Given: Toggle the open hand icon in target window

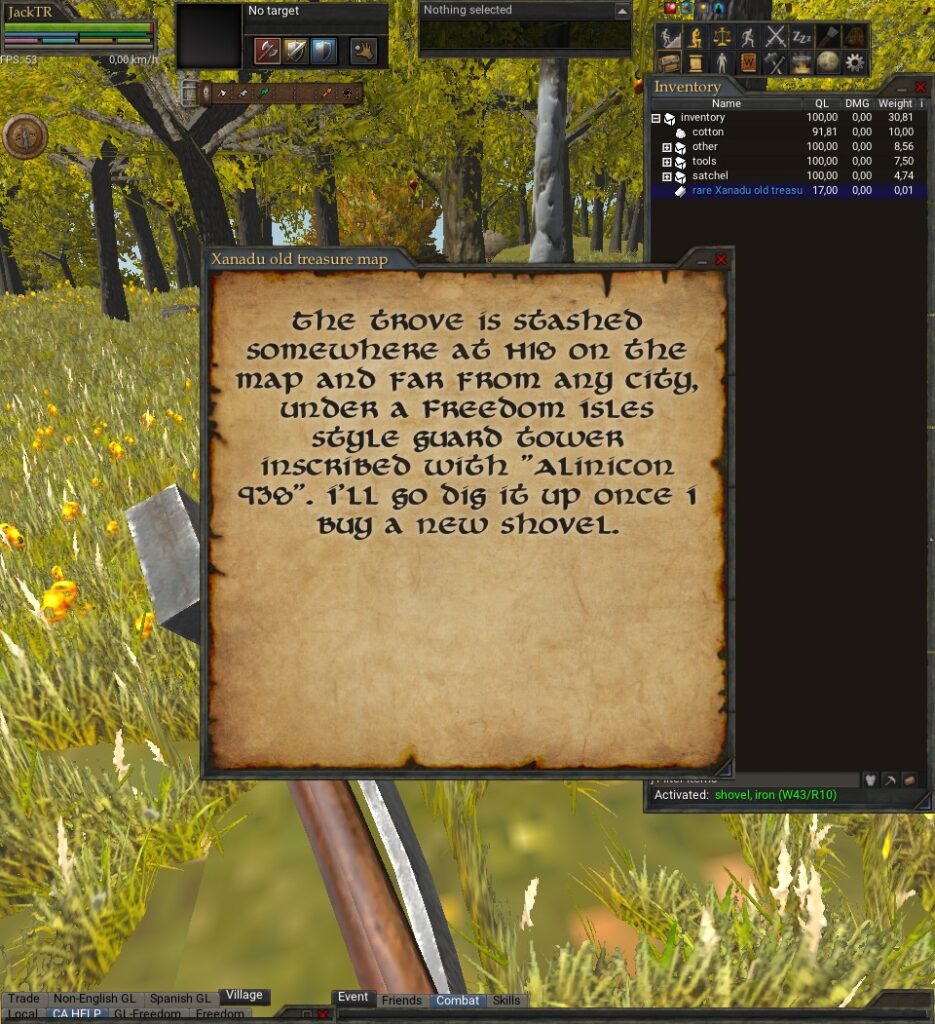Looking at the screenshot, I should coord(363,50).
